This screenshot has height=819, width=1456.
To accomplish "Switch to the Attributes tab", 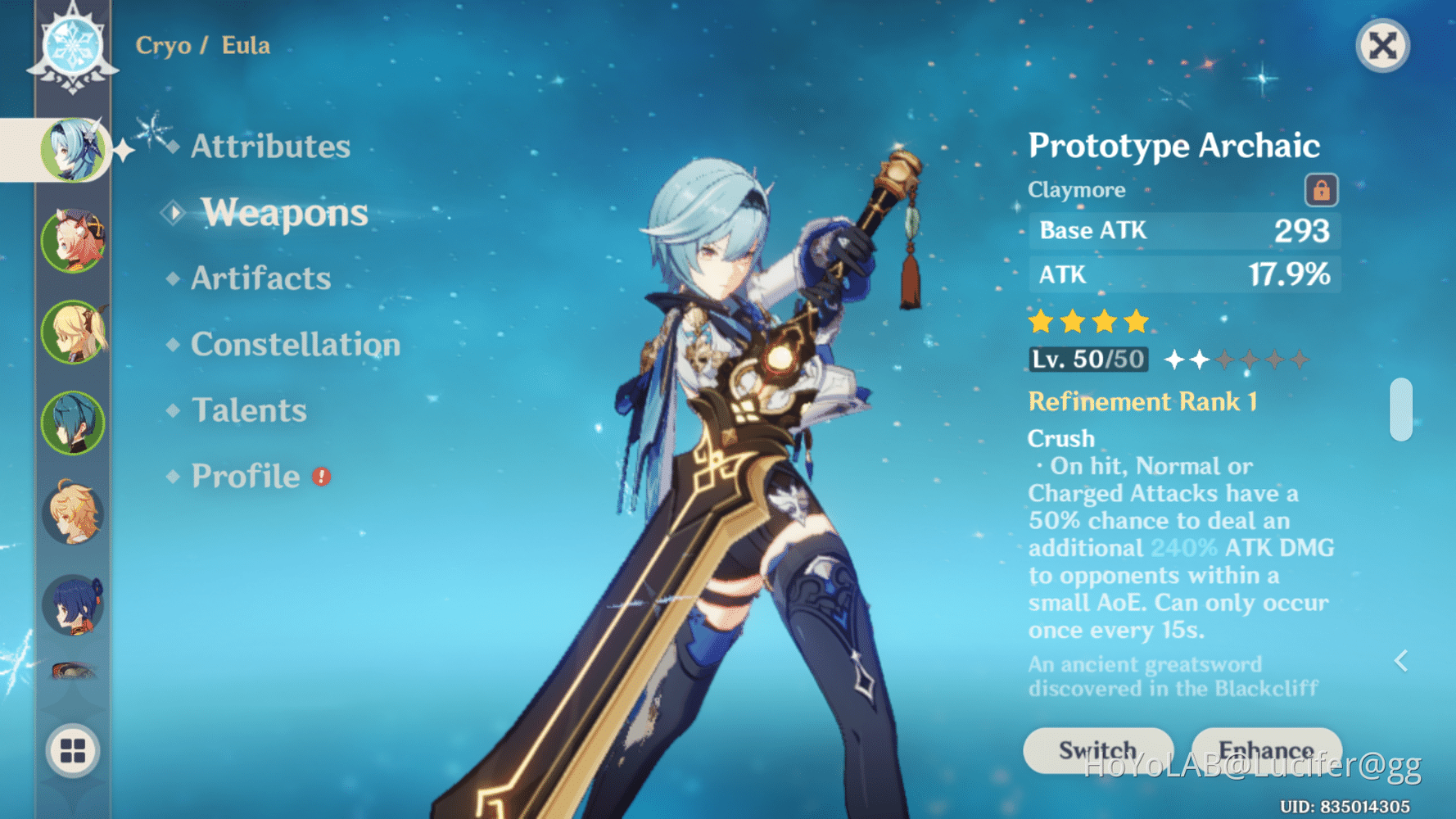I will pos(270,146).
